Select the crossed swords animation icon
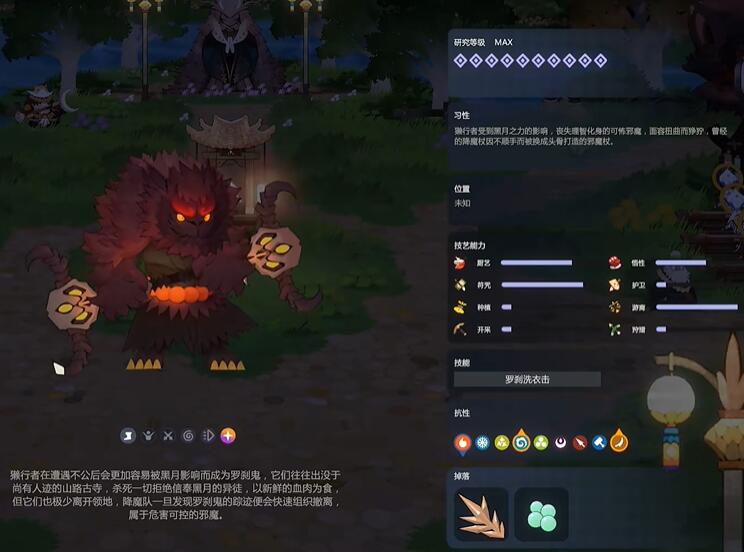The width and height of the screenshot is (744, 552). 168,436
